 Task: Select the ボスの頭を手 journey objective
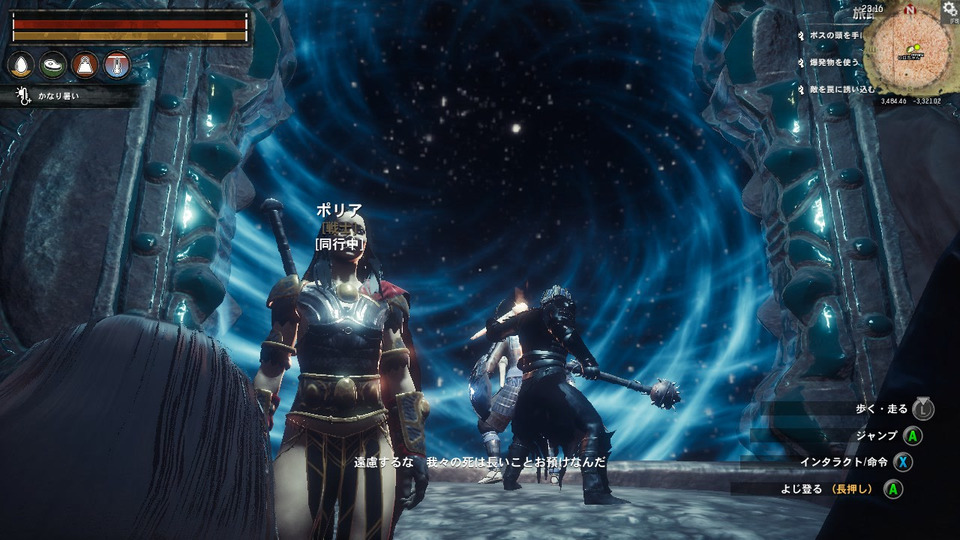coord(834,35)
